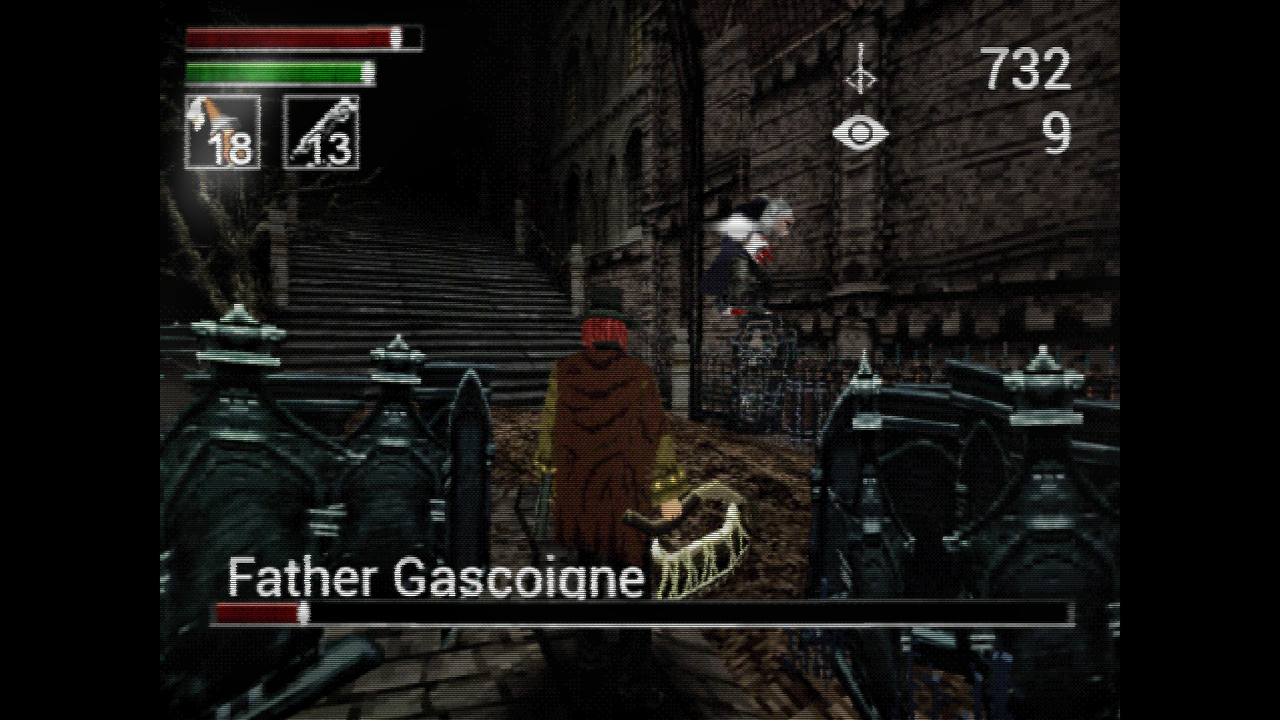The image size is (1280, 720).
Task: Click the Insight counter showing 9
Action: [x=1058, y=131]
